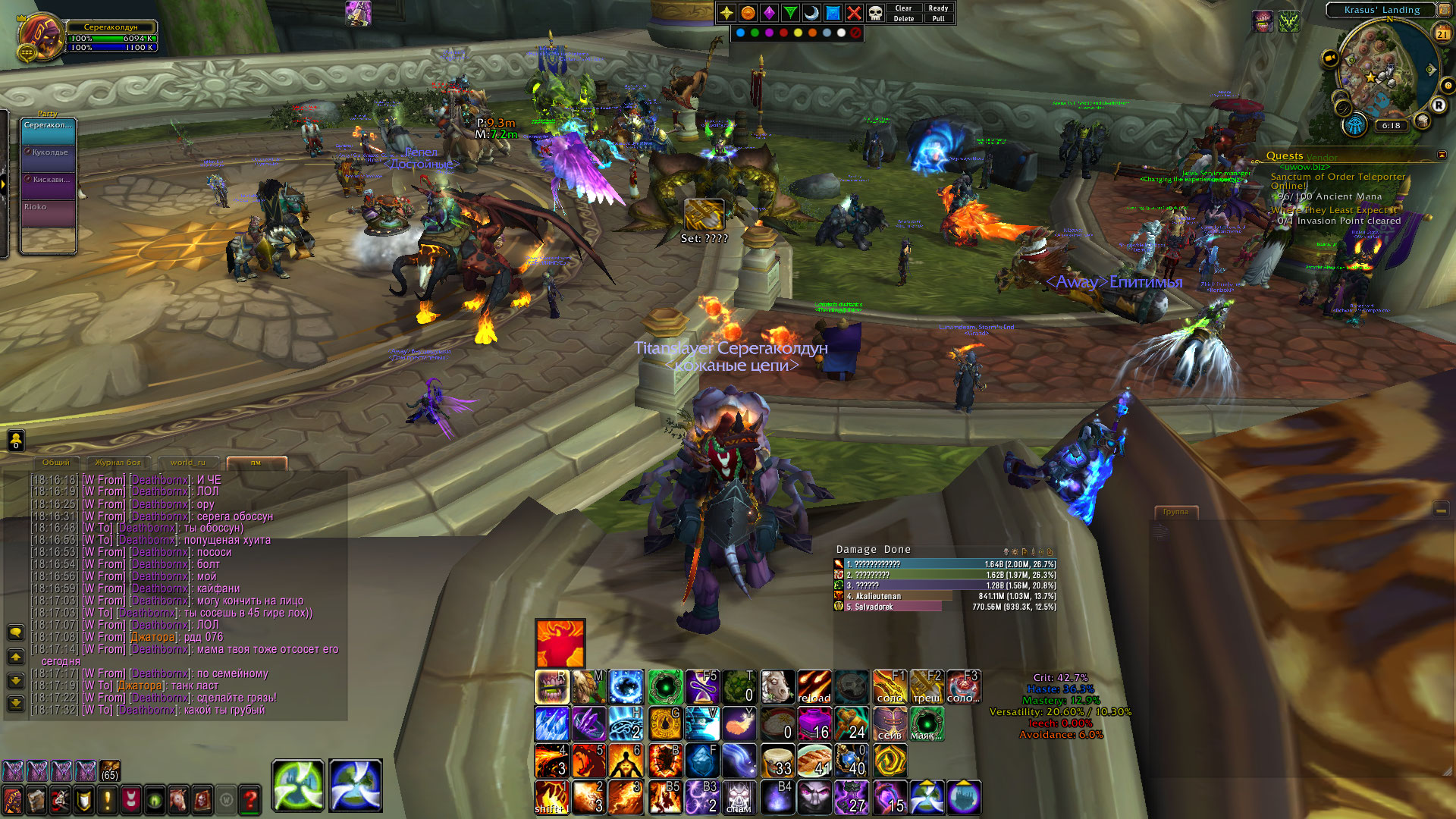Select the world_ru chat tab
1456x819 pixels.
tap(188, 463)
